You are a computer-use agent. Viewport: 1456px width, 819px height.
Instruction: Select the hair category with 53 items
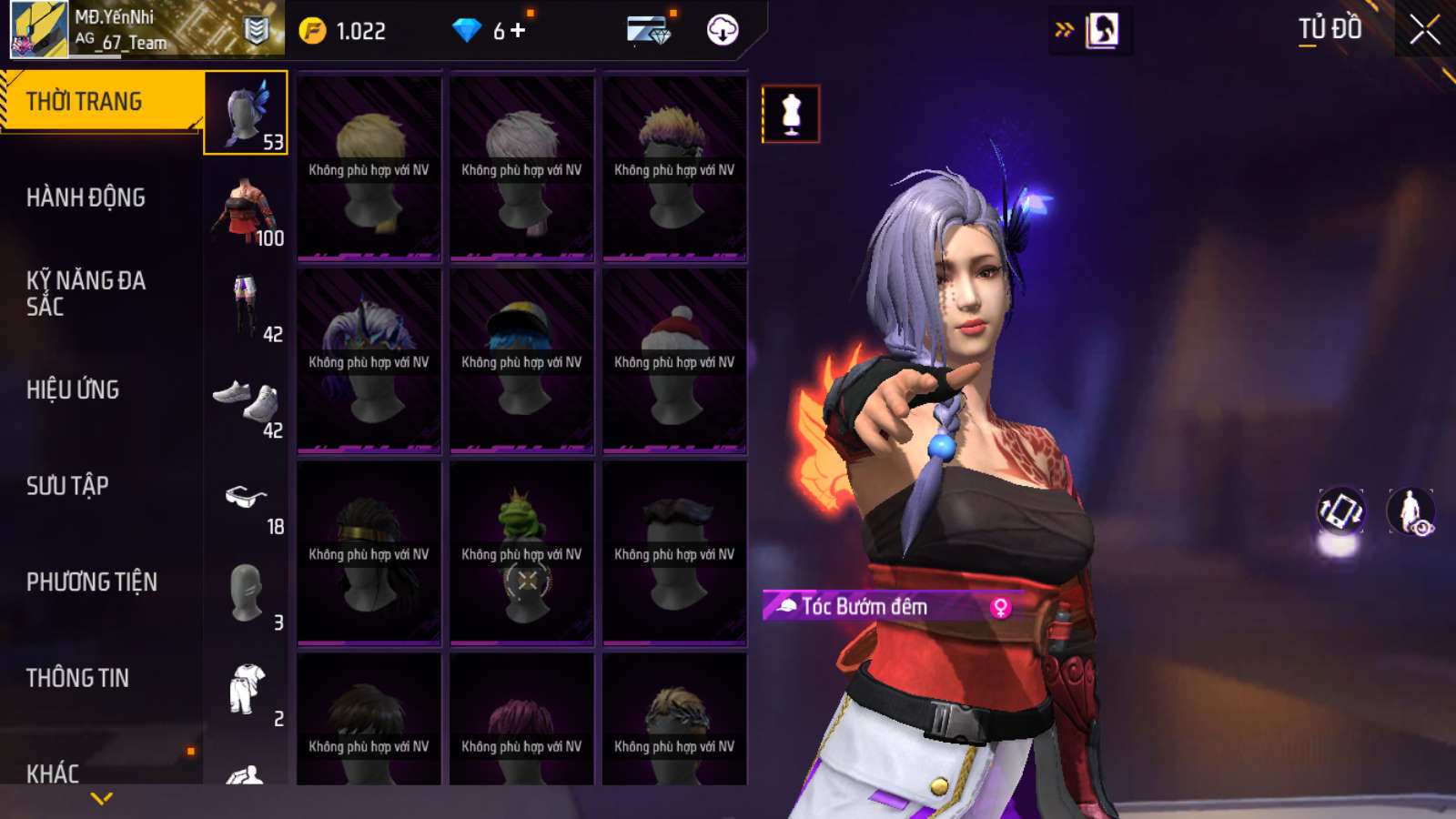click(x=246, y=113)
